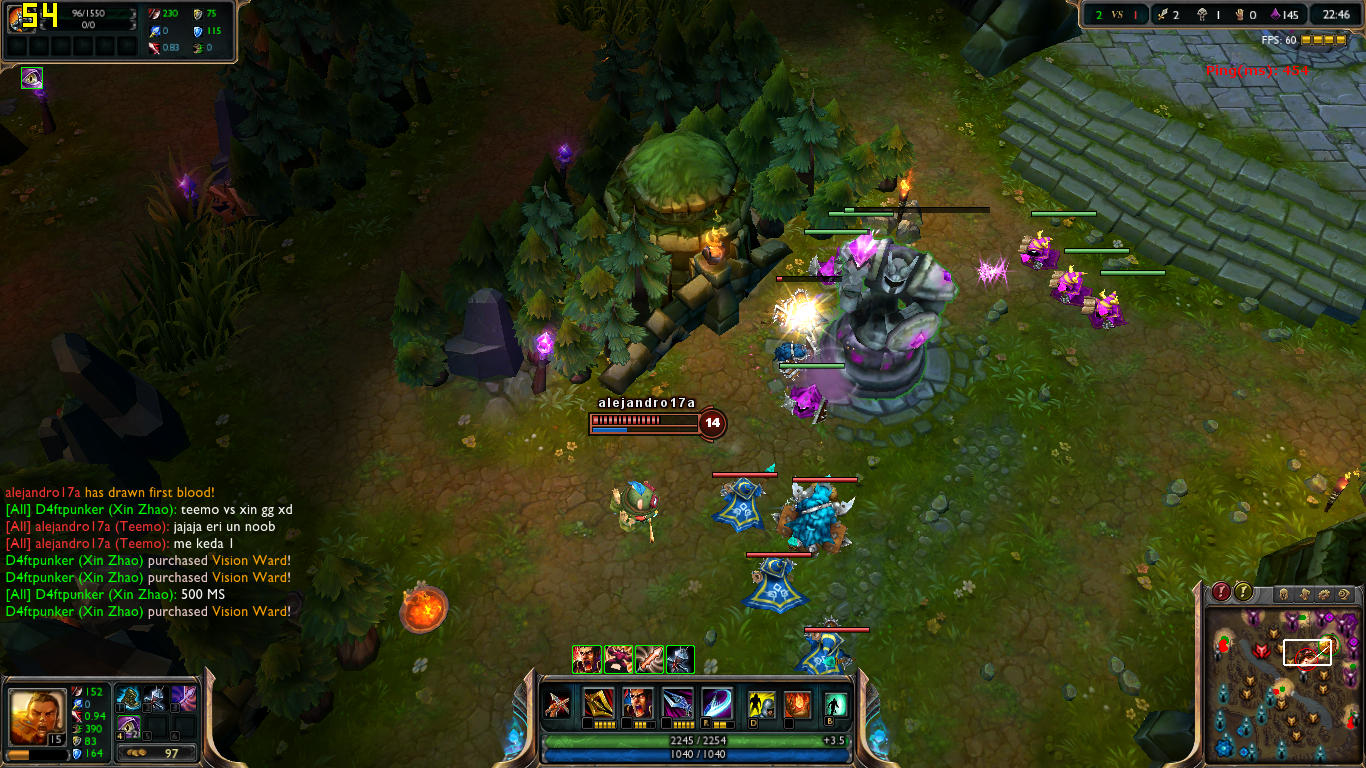
Task: Cast Xin Zhao's Battle Cry ability
Action: 638,703
